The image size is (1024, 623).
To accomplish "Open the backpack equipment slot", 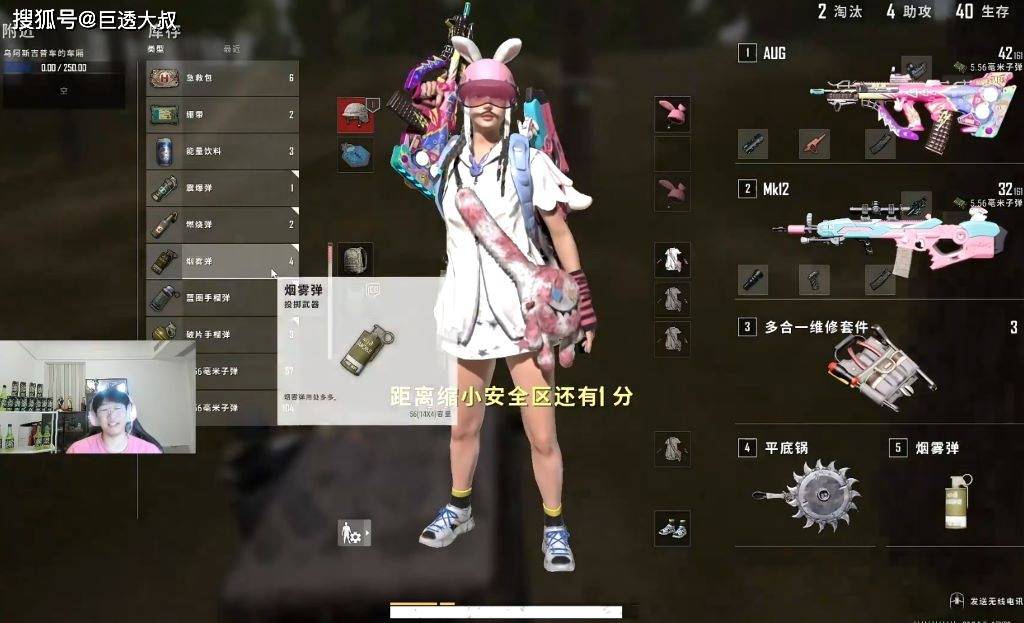I will [355, 260].
